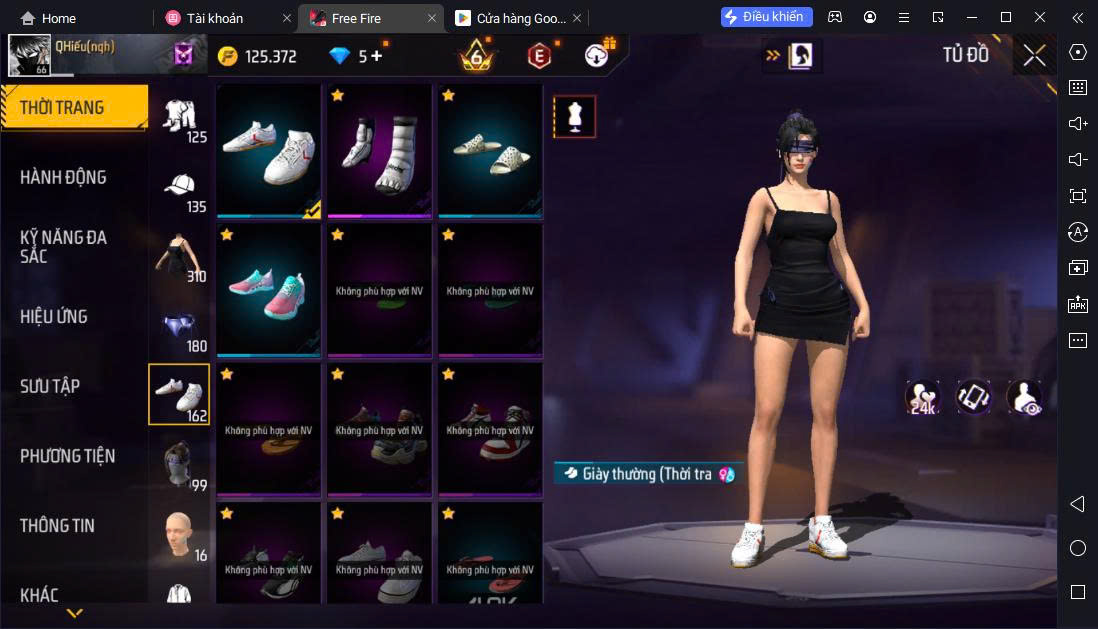Viewport: 1098px width, 629px height.
Task: Toggle the character visibility eye icon
Action: coord(1024,397)
